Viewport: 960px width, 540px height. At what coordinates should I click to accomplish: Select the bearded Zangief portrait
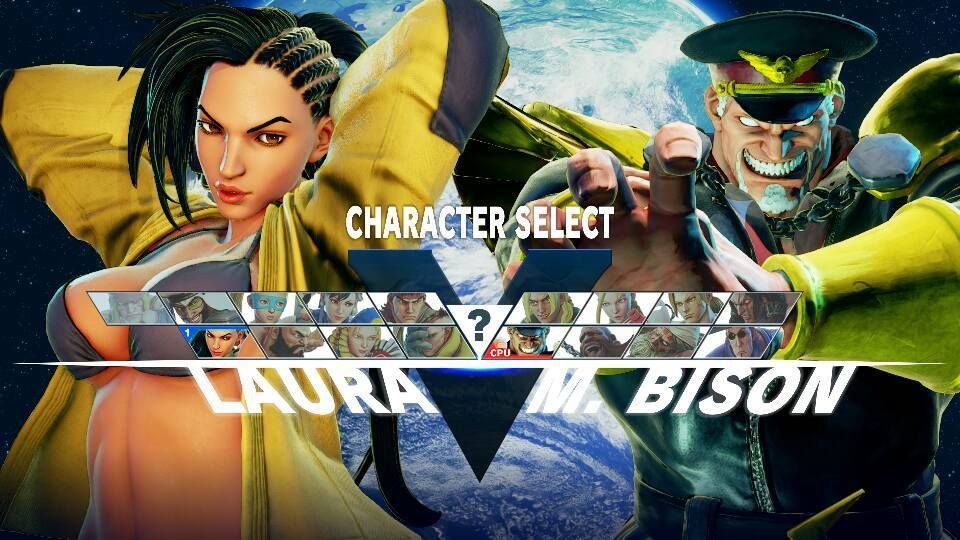coord(292,342)
